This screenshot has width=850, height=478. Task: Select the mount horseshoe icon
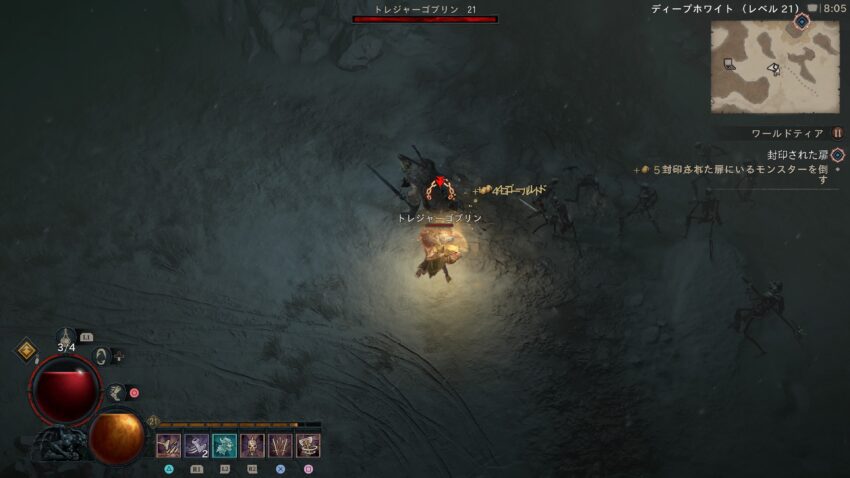[x=102, y=355]
